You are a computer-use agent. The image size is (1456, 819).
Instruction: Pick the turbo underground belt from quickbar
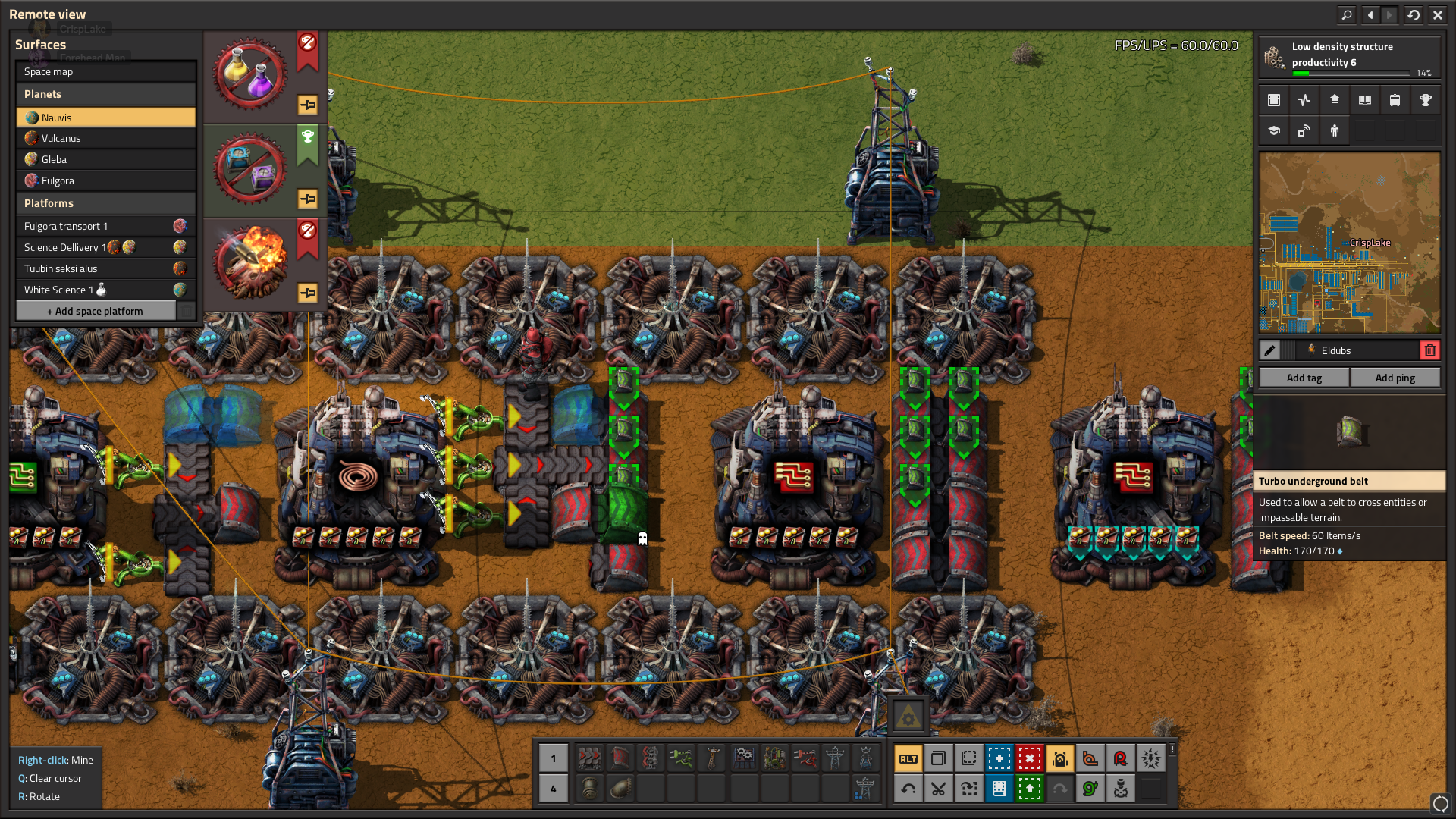click(x=620, y=758)
